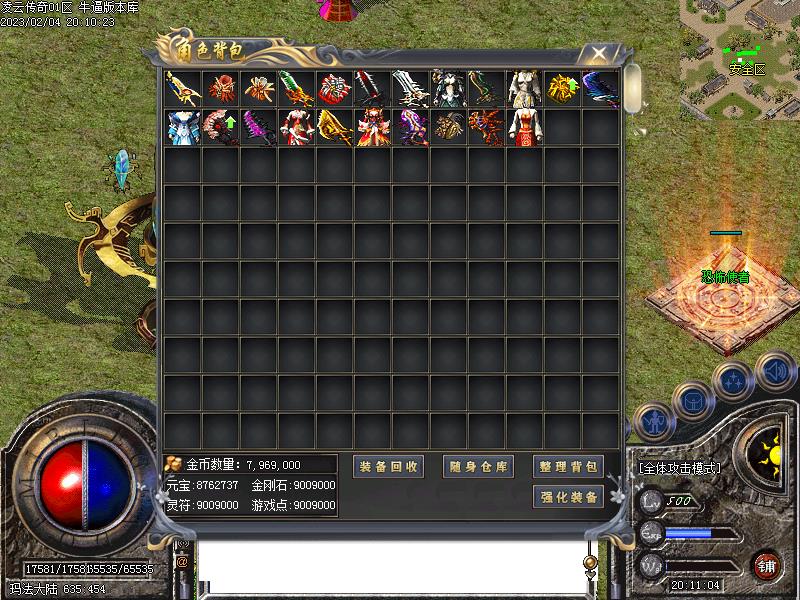This screenshot has height=600, width=800.
Task: Sort the backpack with 整理背包
Action: pos(568,467)
